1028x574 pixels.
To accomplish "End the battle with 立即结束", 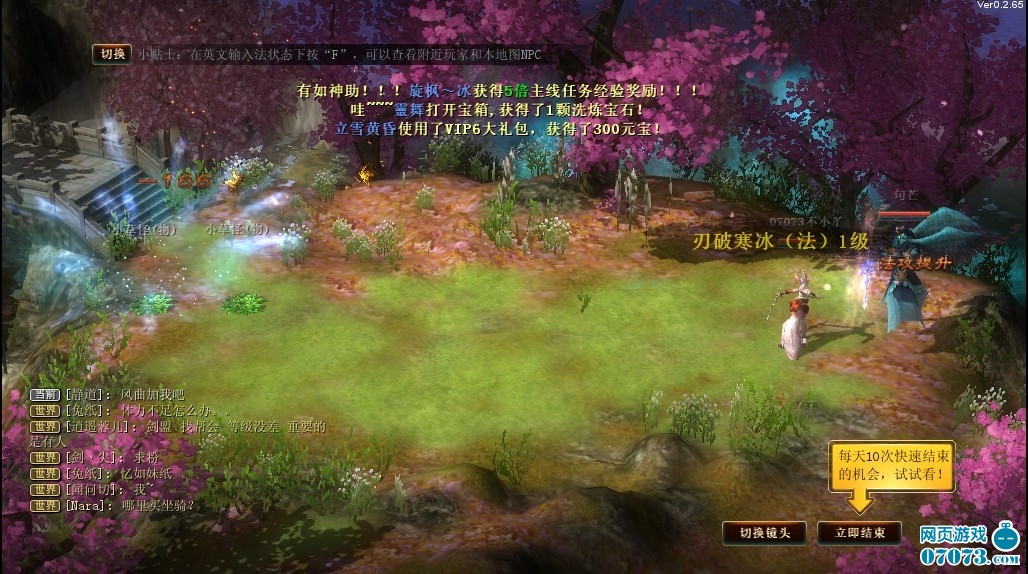I will pyautogui.click(x=859, y=532).
